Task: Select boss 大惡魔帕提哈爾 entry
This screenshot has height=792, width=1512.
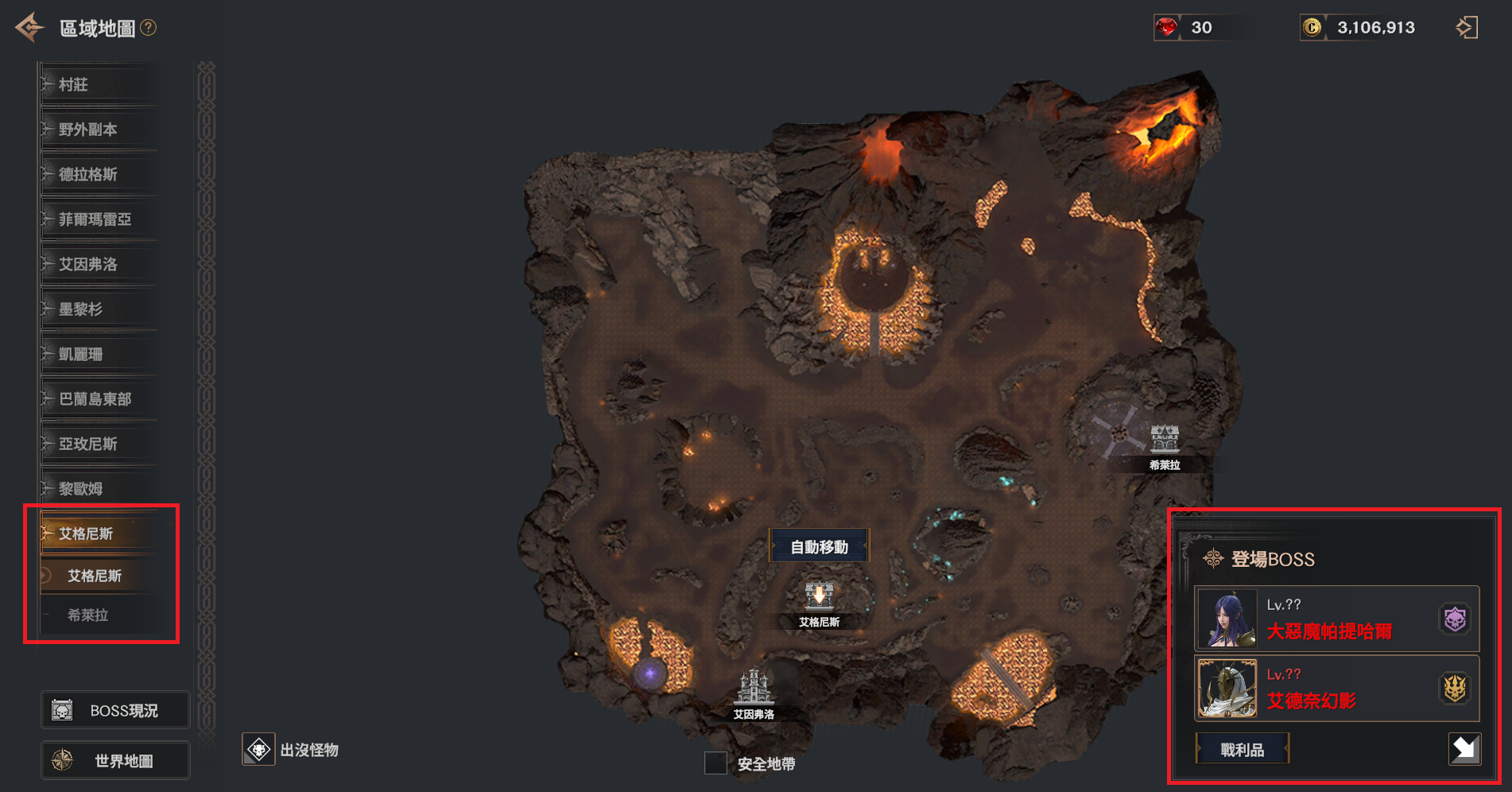Action: click(x=1336, y=619)
